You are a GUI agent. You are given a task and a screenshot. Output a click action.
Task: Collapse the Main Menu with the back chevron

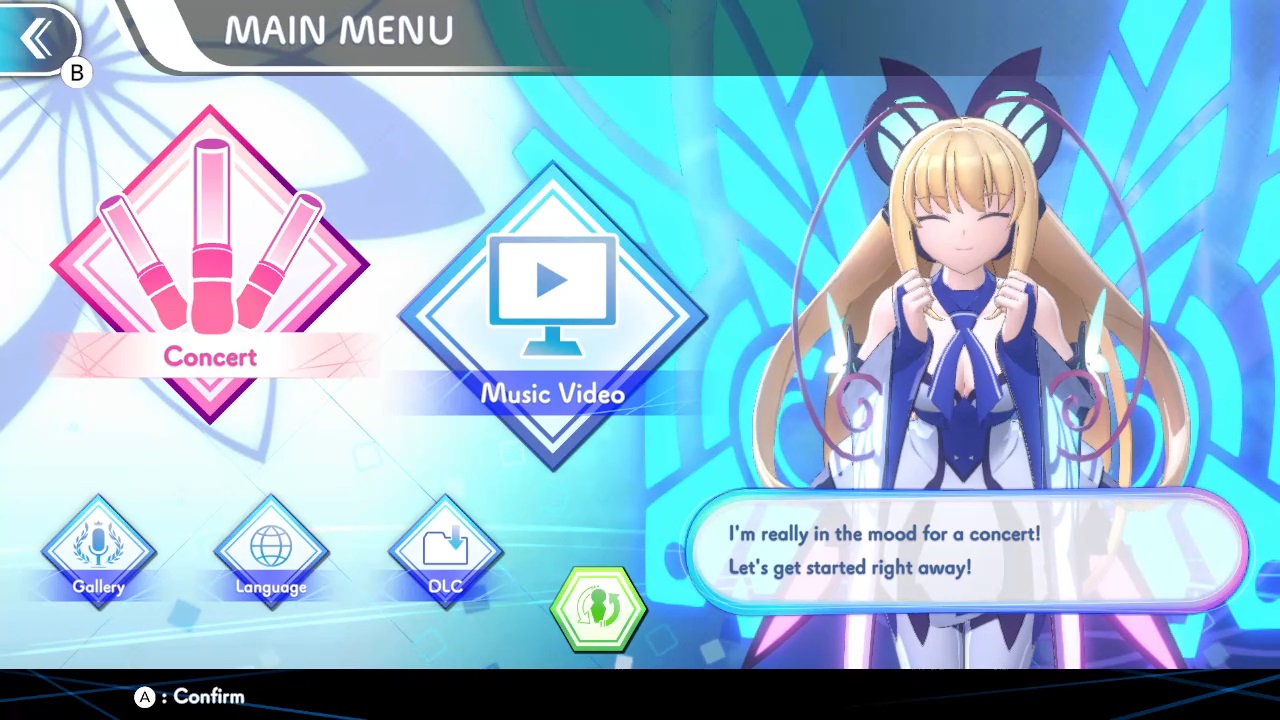(x=38, y=36)
